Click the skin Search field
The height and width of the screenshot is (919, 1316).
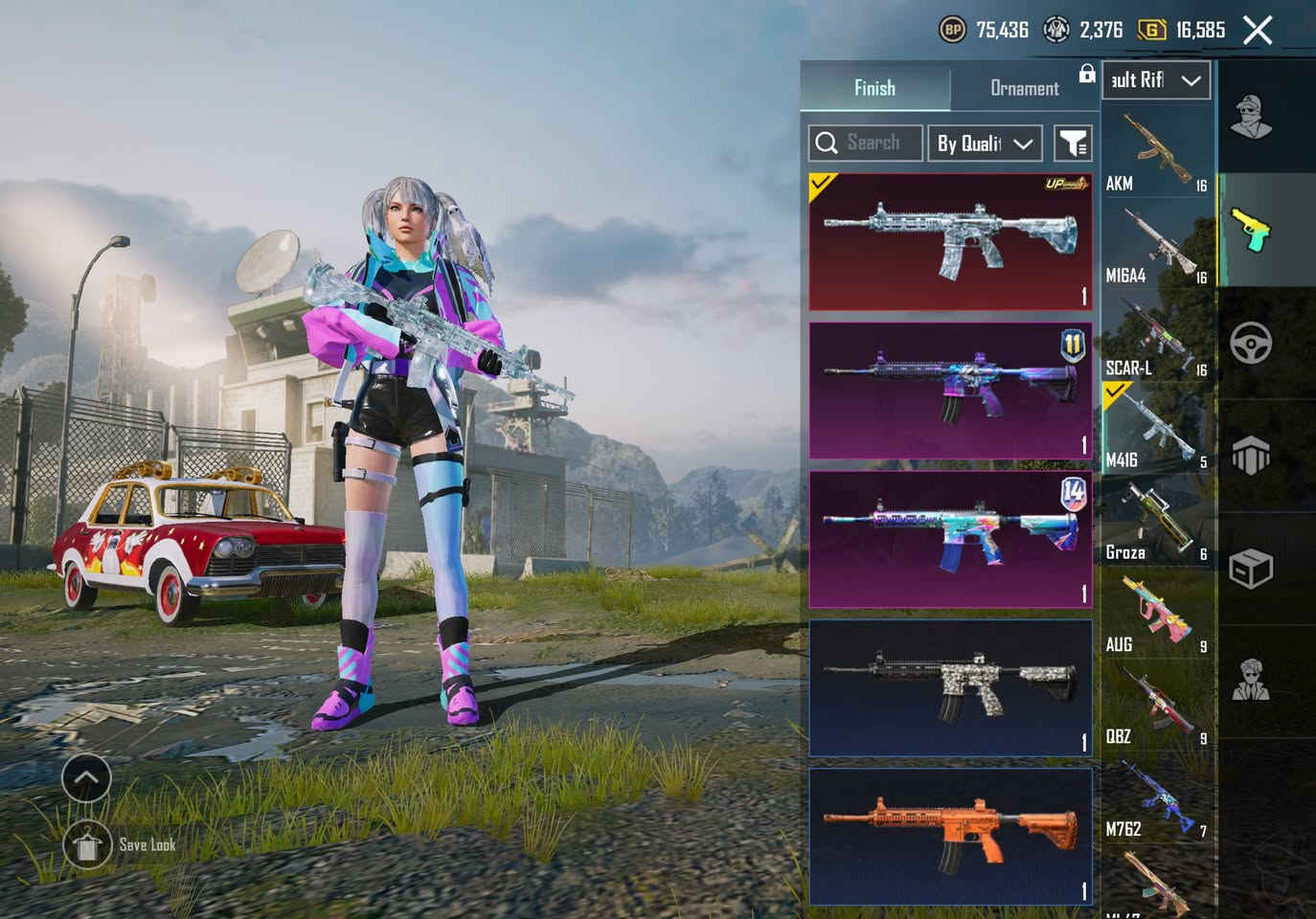pos(866,144)
